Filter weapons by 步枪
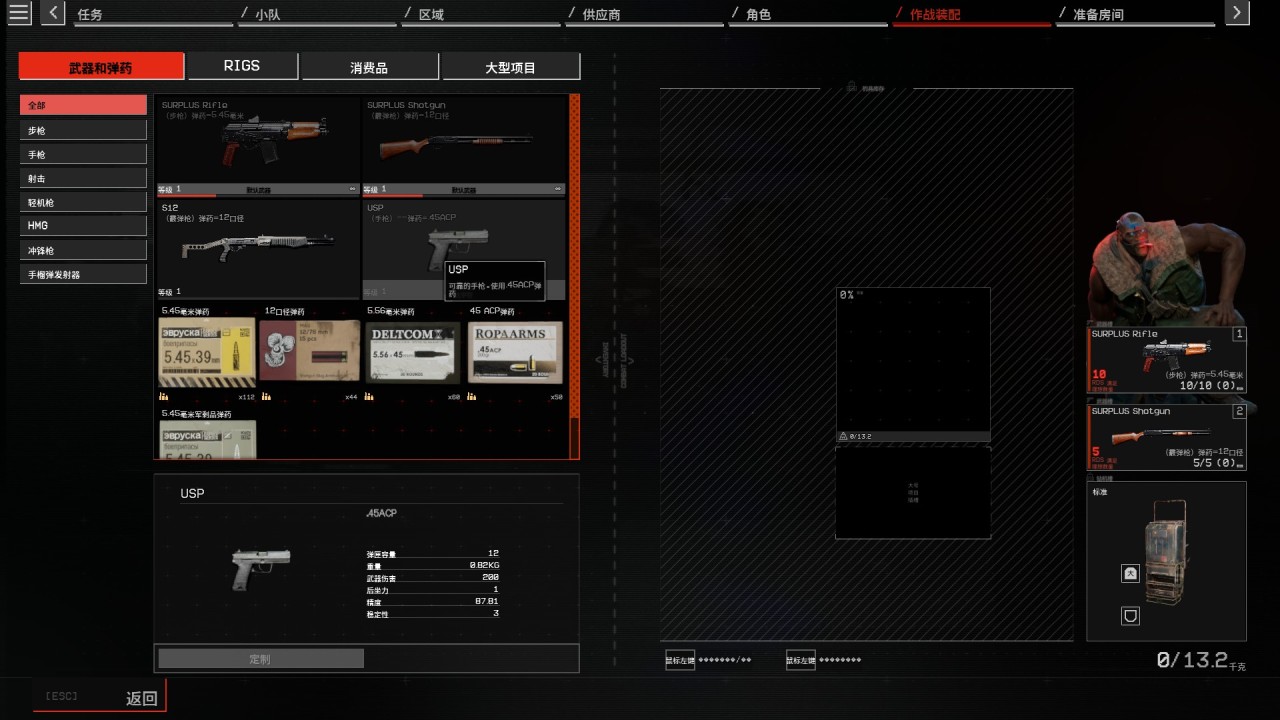1280x720 pixels. pyautogui.click(x=83, y=130)
